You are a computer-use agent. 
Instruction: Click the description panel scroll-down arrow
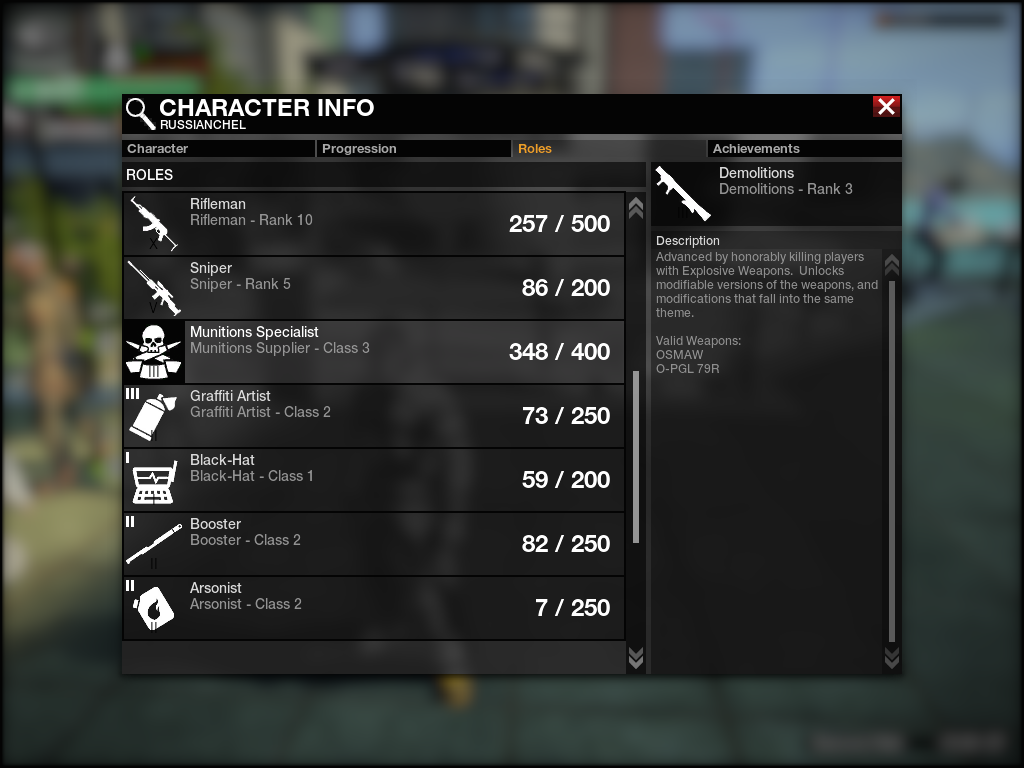click(x=892, y=657)
